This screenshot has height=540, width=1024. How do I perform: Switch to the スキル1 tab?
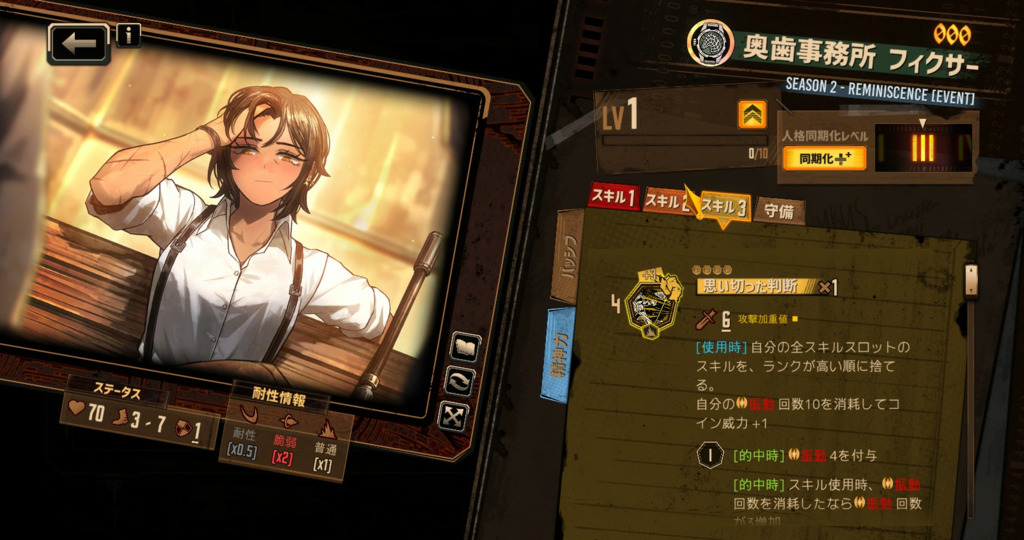[x=613, y=198]
